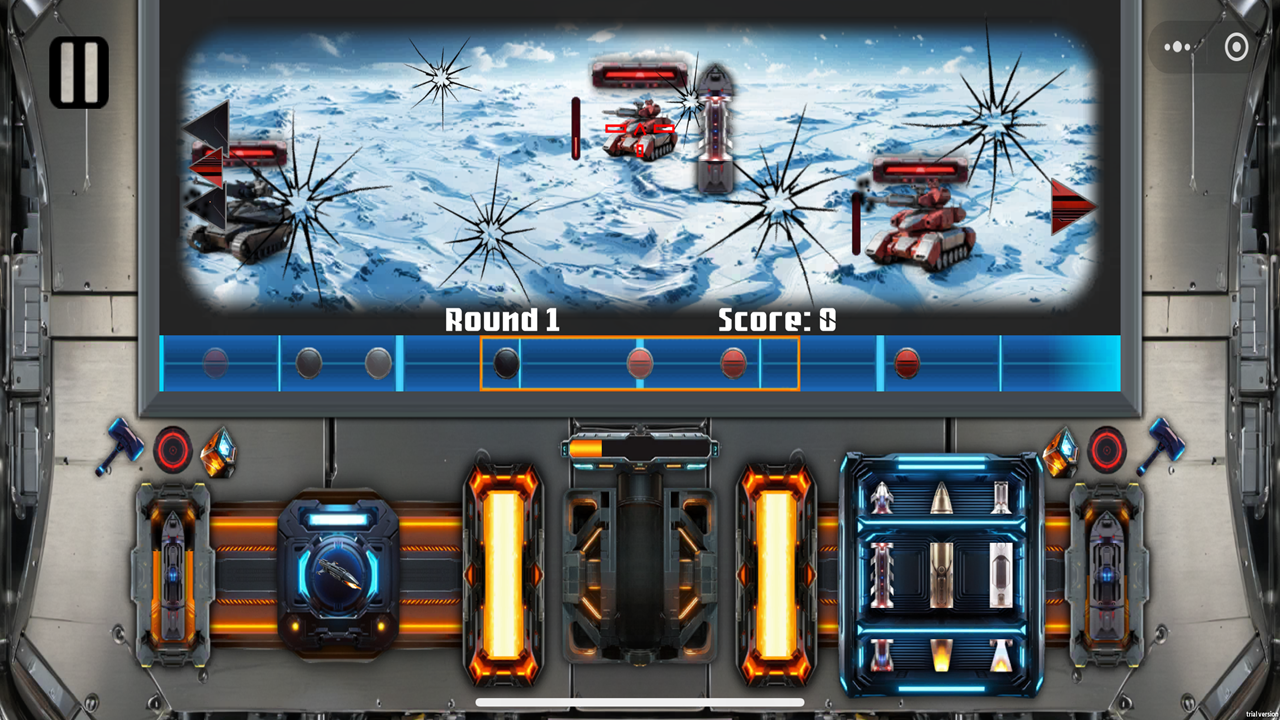Select the striped missile in the ammo rack middle row

click(882, 575)
